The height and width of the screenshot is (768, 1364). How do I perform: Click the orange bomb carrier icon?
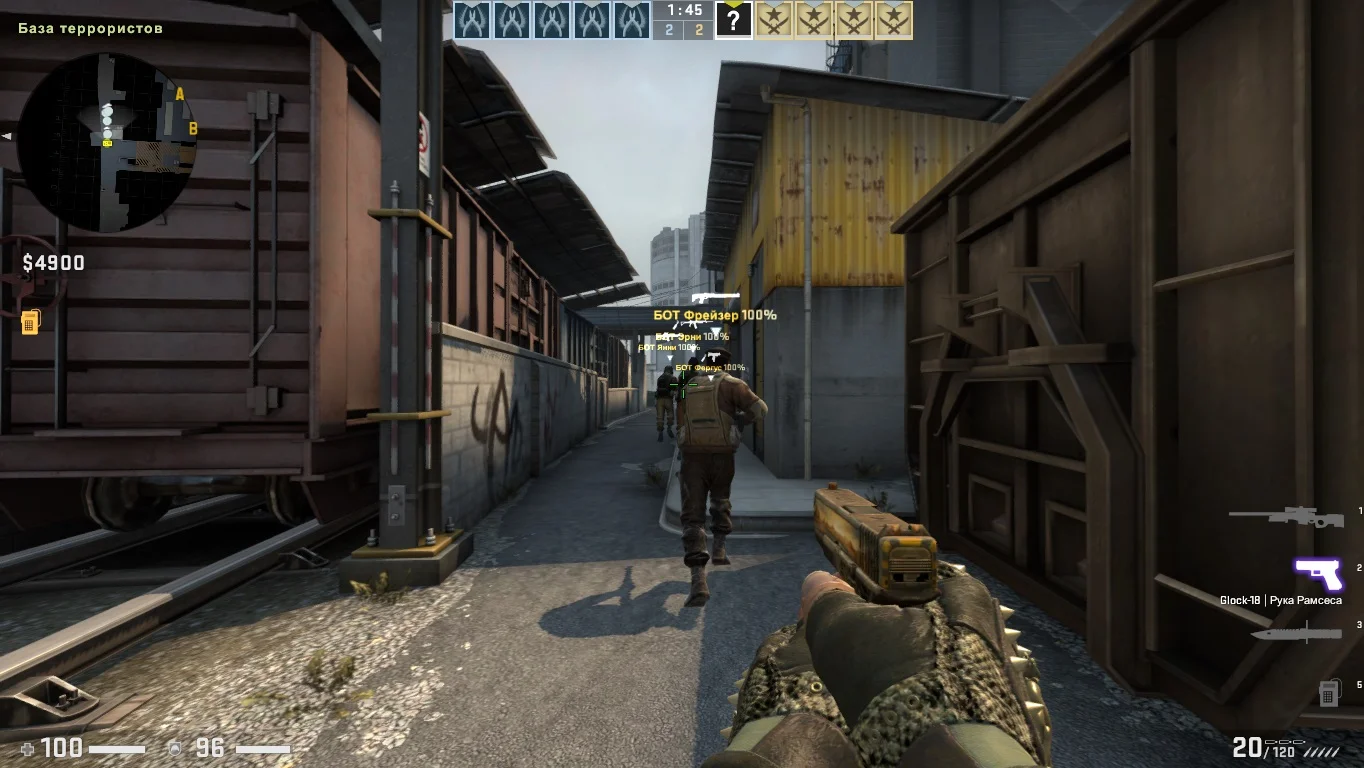coord(30,322)
